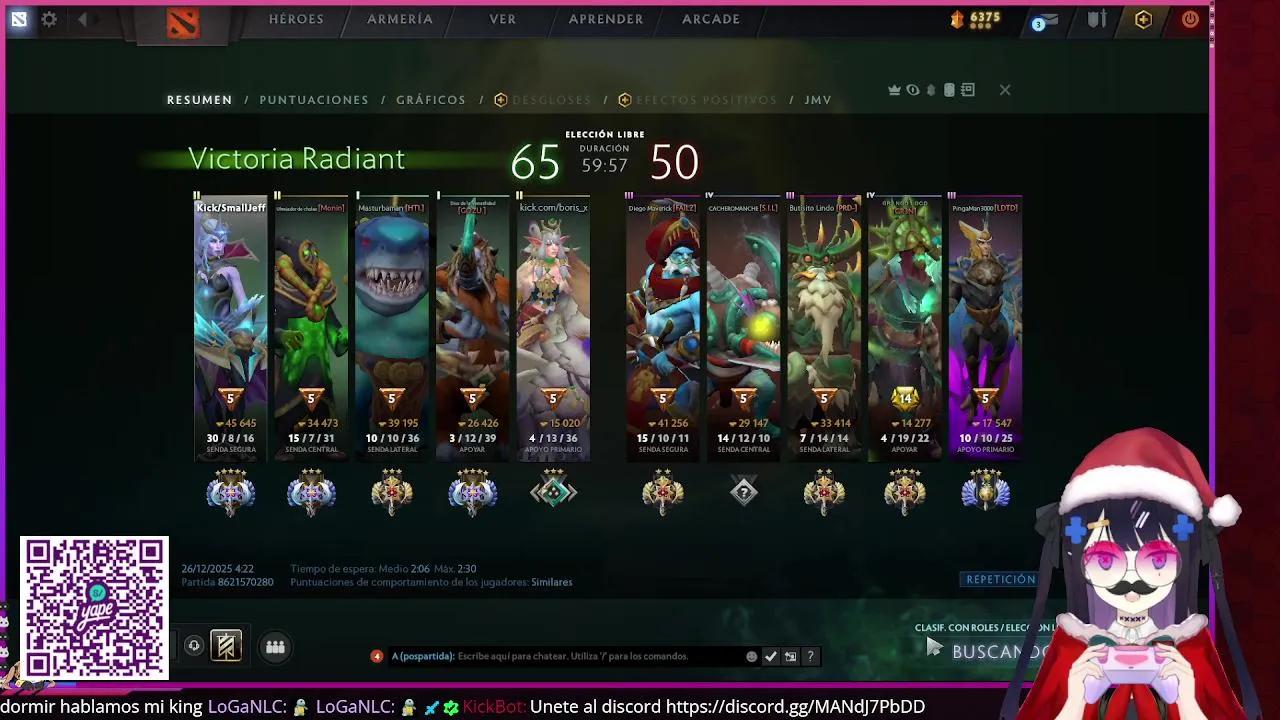Click the MVP crown icon above the scoreboard
This screenshot has width=1280, height=720.
coord(894,89)
